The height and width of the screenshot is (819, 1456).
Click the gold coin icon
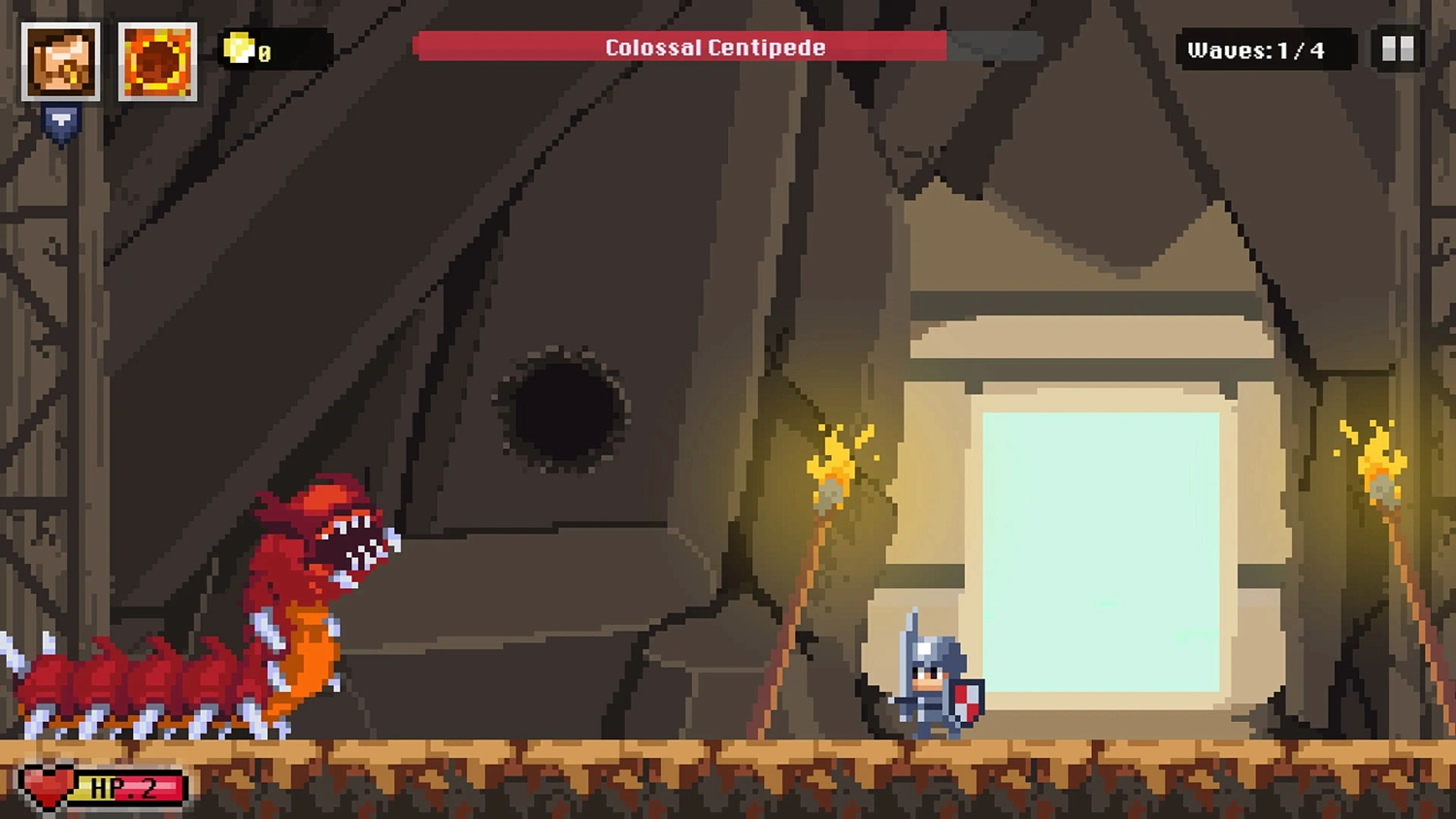click(237, 51)
